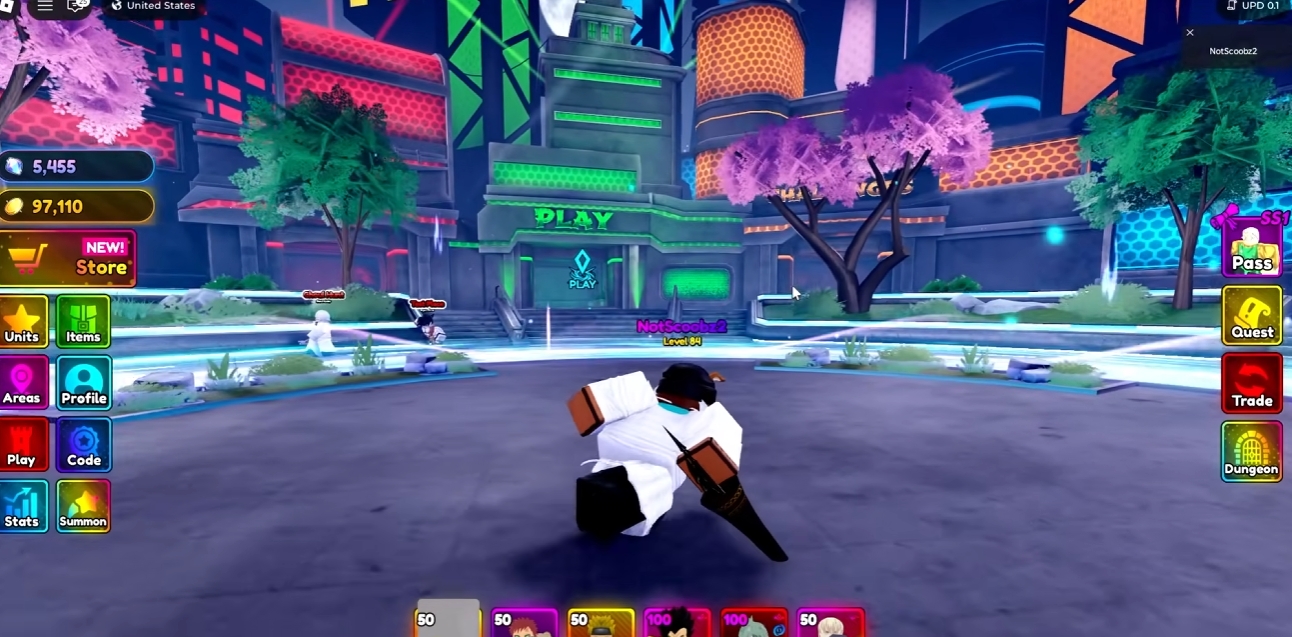Viewport: 1292px width, 637px height.
Task: View the Profile panel
Action: [x=83, y=384]
